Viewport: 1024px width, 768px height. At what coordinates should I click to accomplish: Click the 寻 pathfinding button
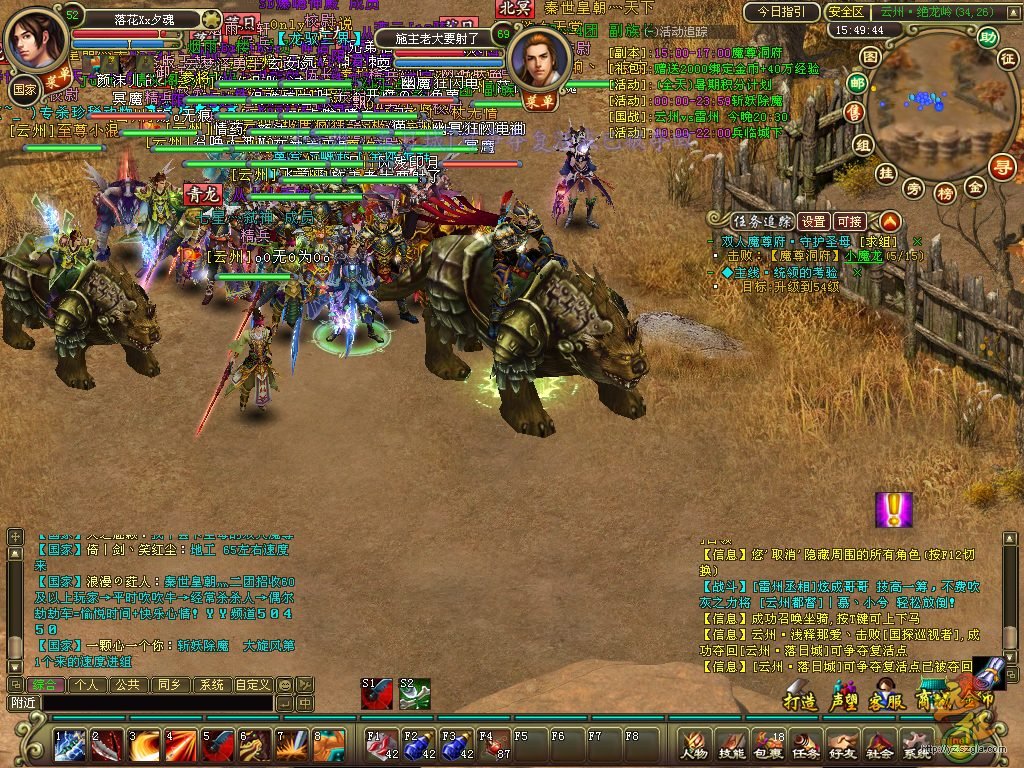coord(1002,167)
